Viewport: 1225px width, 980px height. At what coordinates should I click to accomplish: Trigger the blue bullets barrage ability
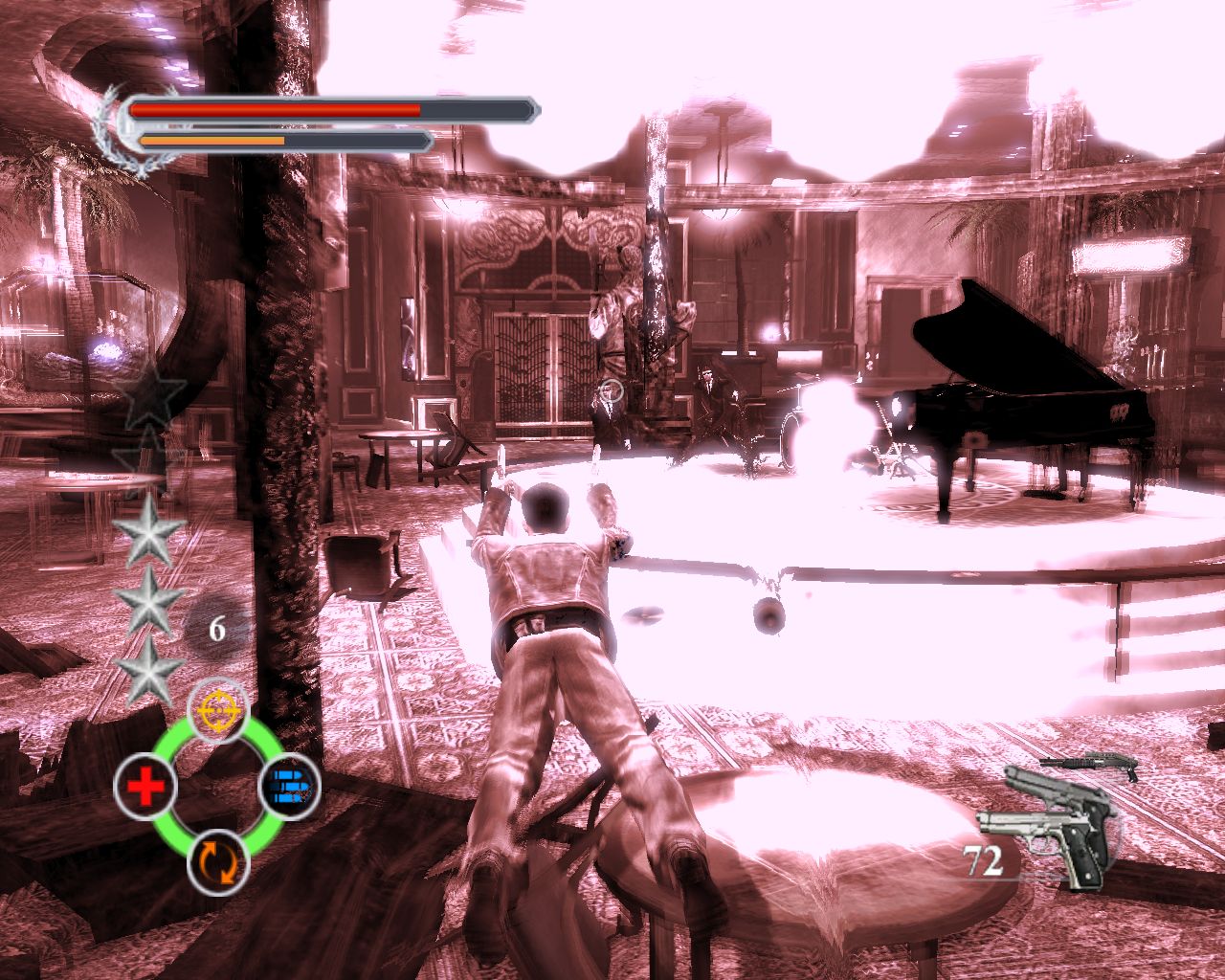(290, 788)
